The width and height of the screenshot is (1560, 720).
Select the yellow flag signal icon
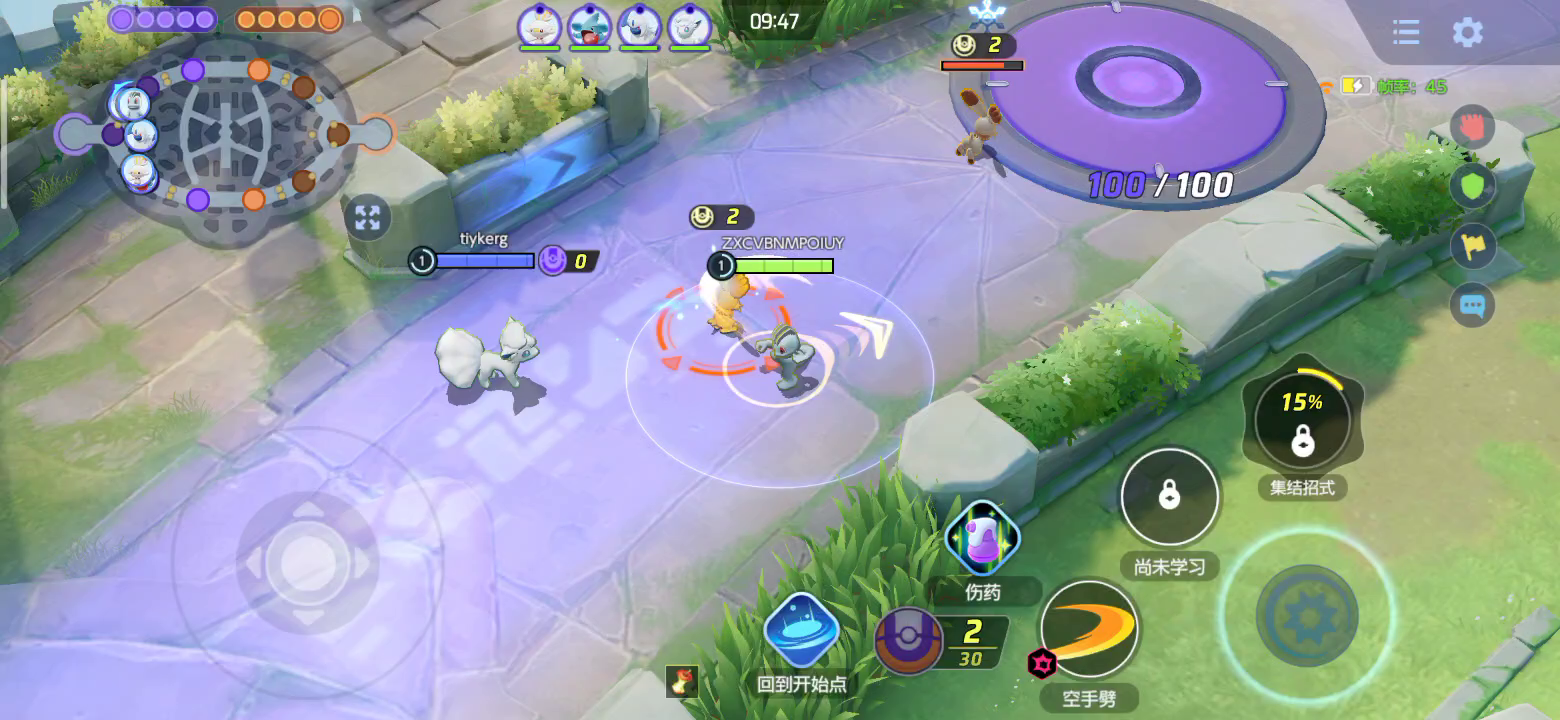pos(1472,246)
